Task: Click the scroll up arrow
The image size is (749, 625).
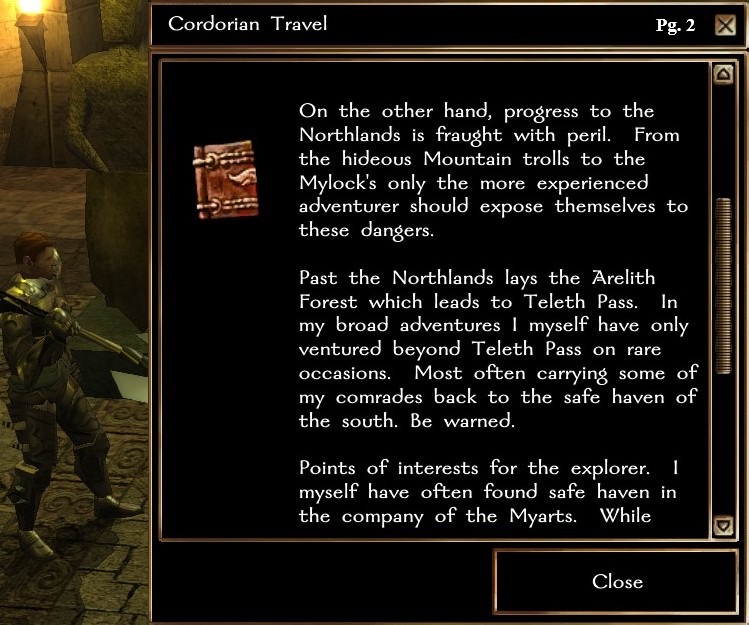Action: [x=722, y=74]
